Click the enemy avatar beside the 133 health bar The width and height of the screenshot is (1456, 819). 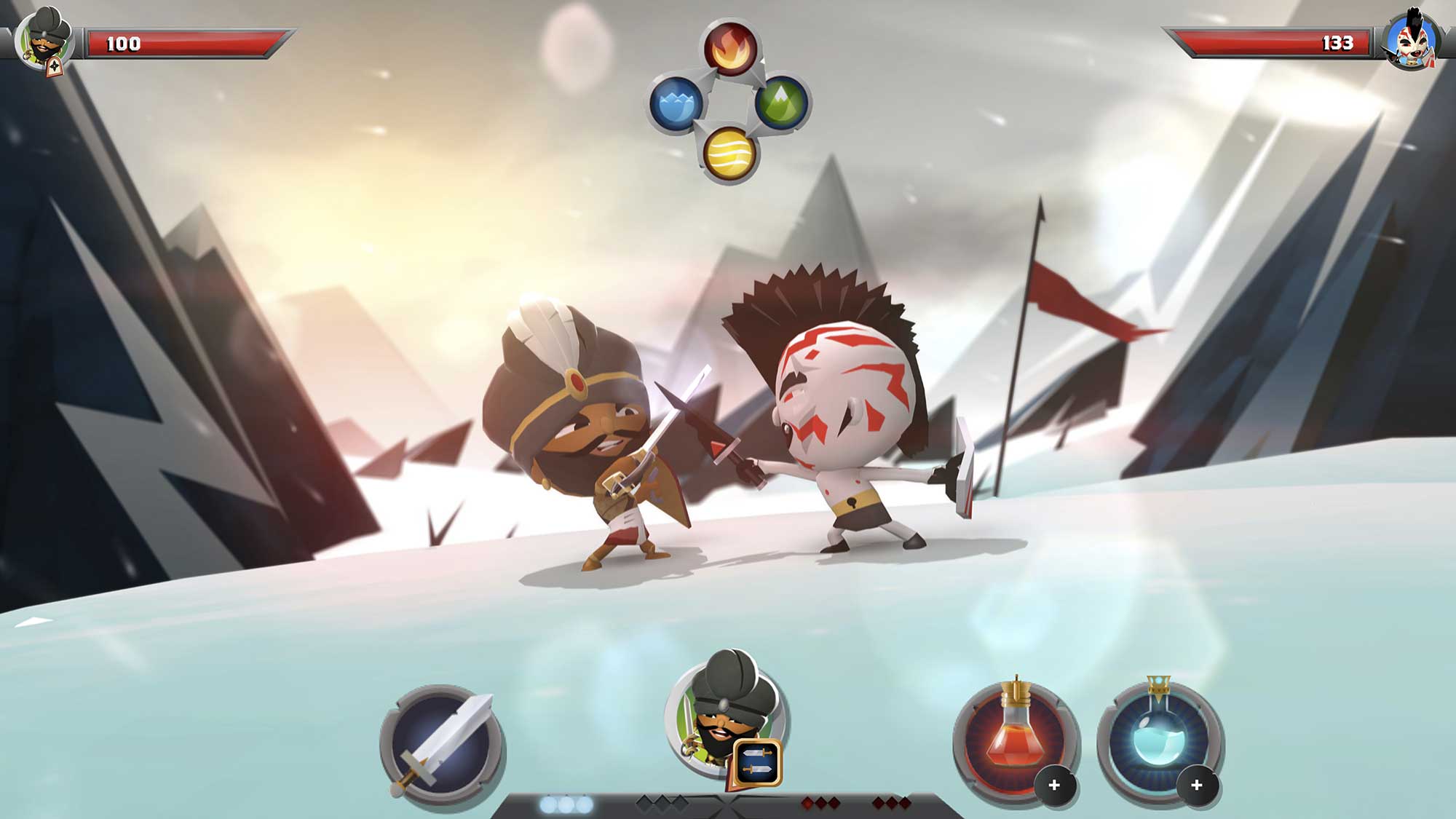click(x=1411, y=41)
